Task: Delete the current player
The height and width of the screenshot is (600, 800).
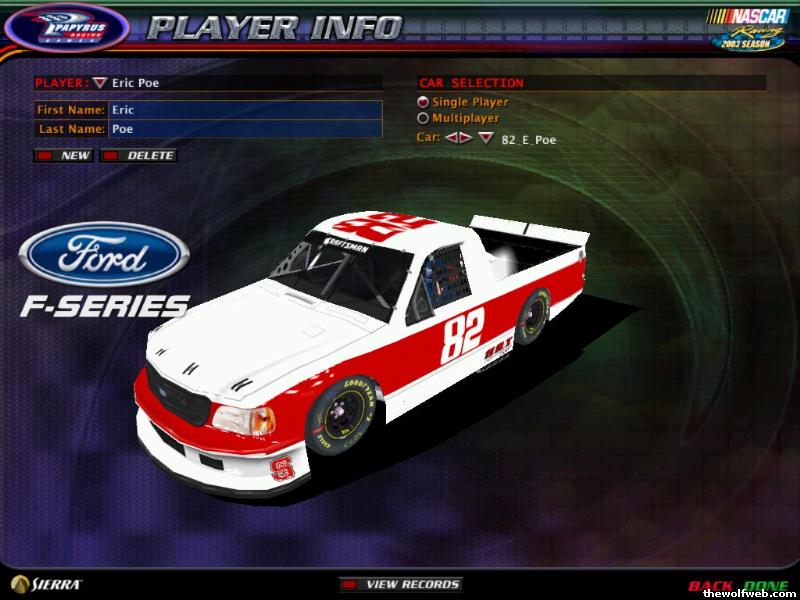Action: pyautogui.click(x=140, y=156)
